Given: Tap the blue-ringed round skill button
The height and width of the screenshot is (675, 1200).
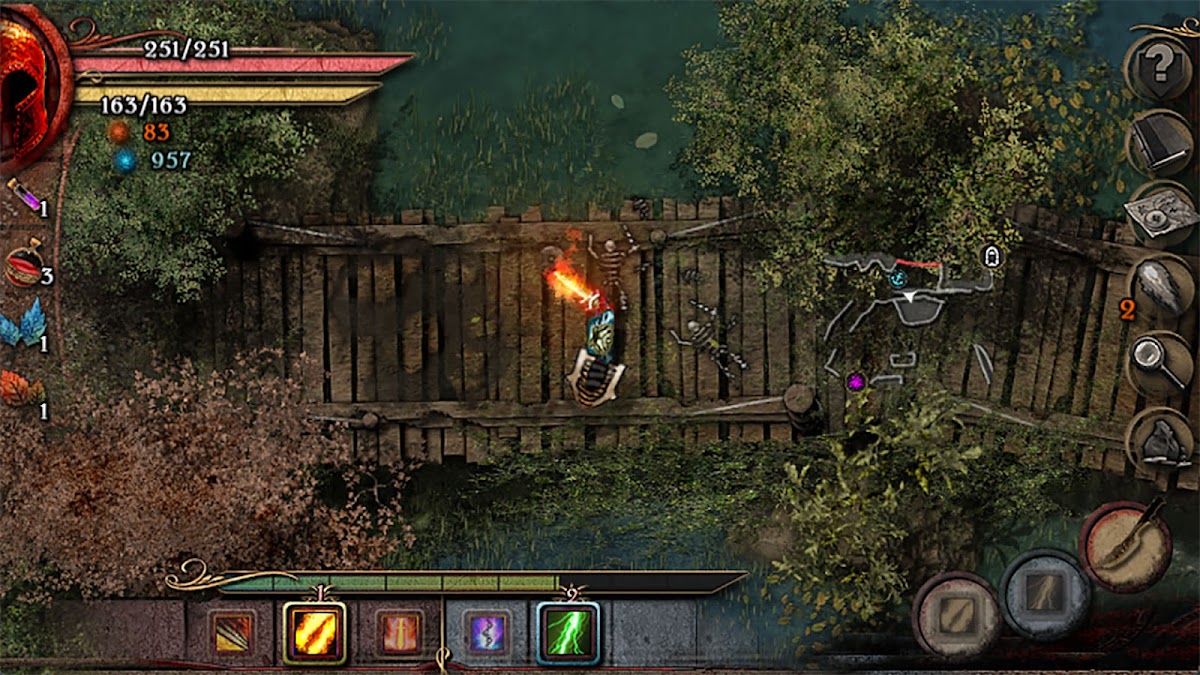Looking at the screenshot, I should point(1046,594).
